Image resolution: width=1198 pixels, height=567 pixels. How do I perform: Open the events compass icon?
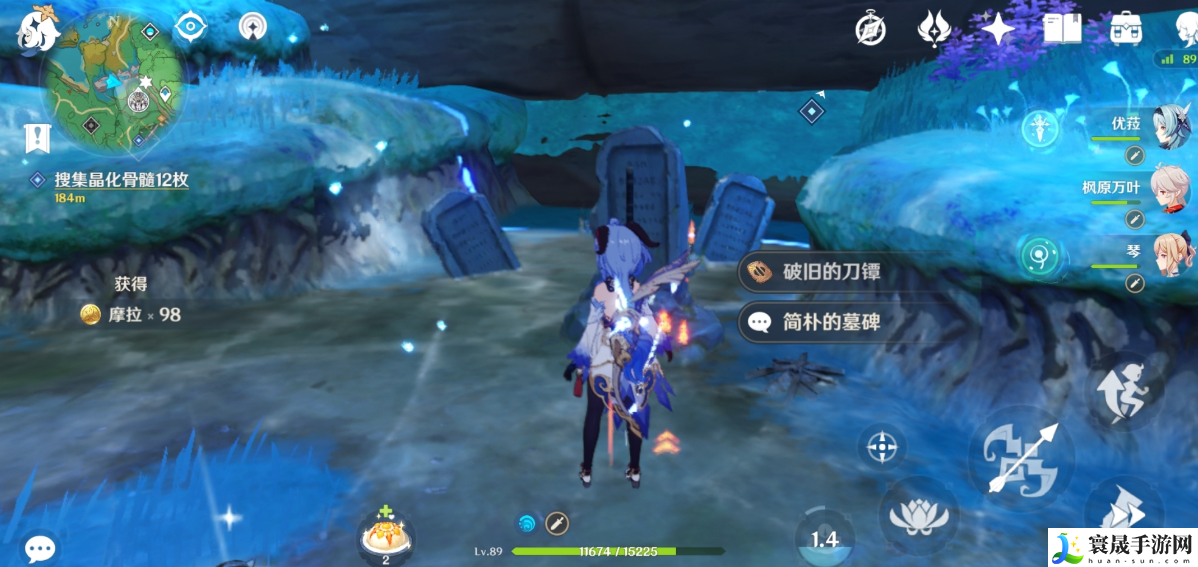tap(870, 29)
